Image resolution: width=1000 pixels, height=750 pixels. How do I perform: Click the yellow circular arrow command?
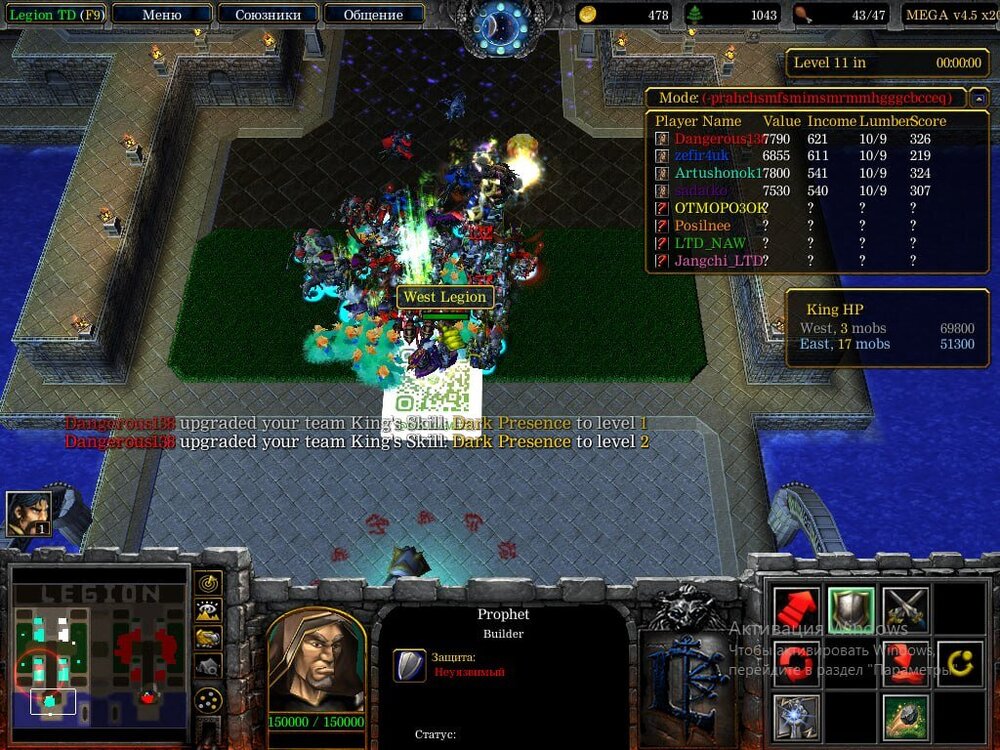point(960,663)
